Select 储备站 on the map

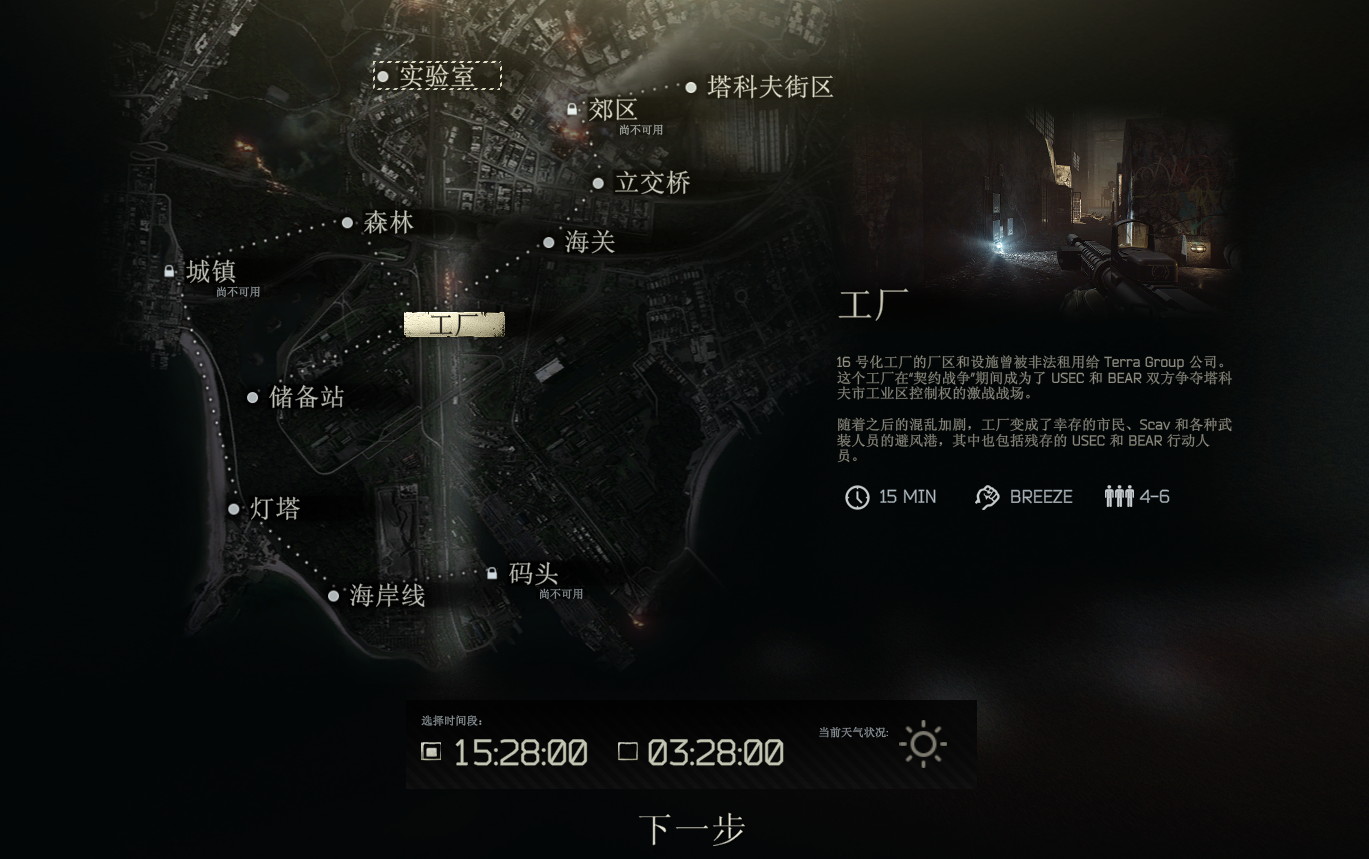306,397
